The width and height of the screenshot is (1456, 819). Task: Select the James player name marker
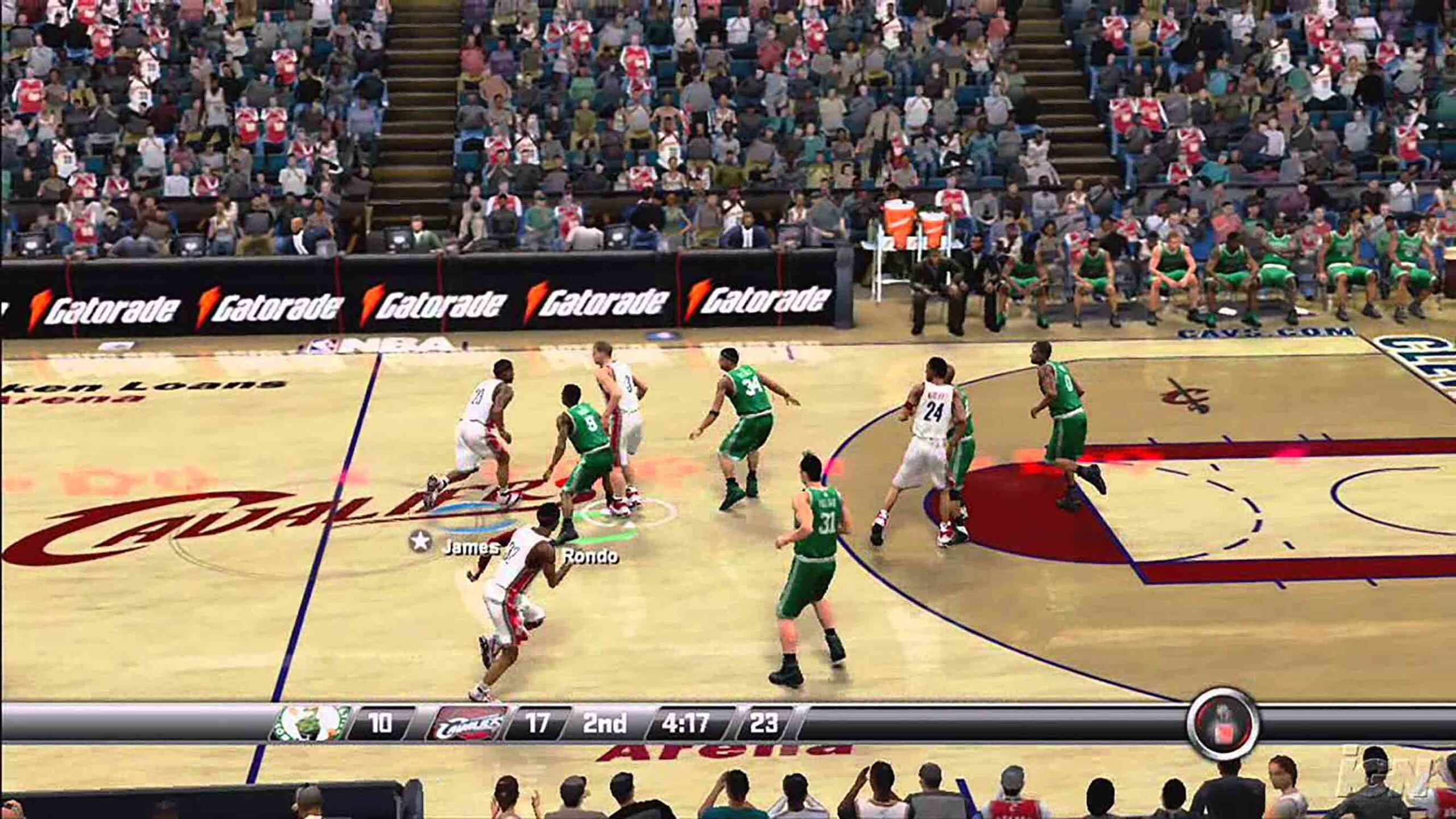pyautogui.click(x=470, y=548)
